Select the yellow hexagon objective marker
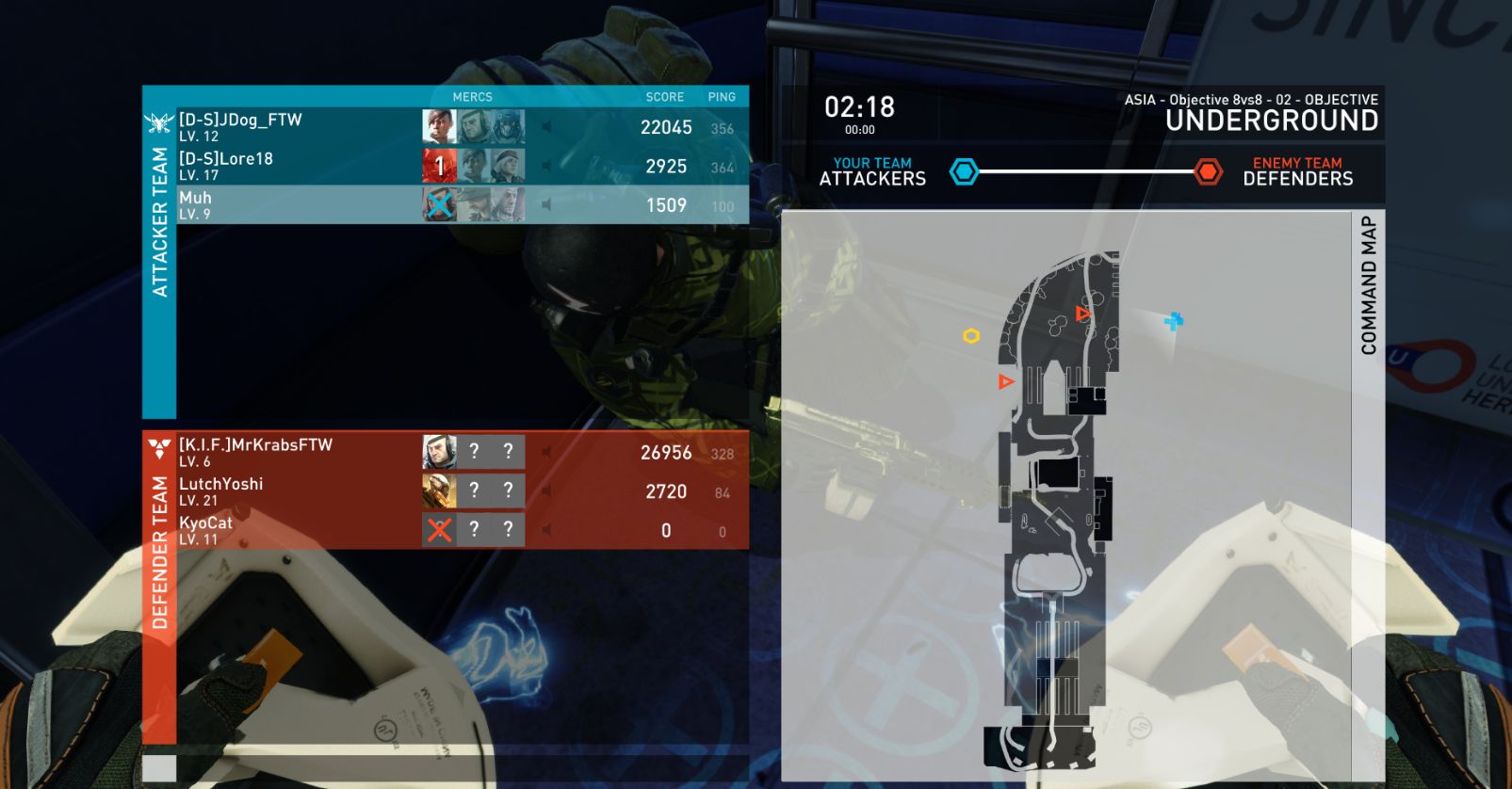This screenshot has width=1512, height=789. 971,335
